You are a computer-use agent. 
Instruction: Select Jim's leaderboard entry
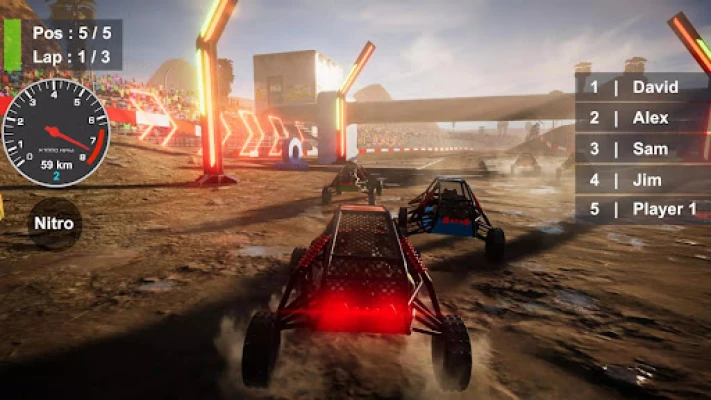coord(640,180)
